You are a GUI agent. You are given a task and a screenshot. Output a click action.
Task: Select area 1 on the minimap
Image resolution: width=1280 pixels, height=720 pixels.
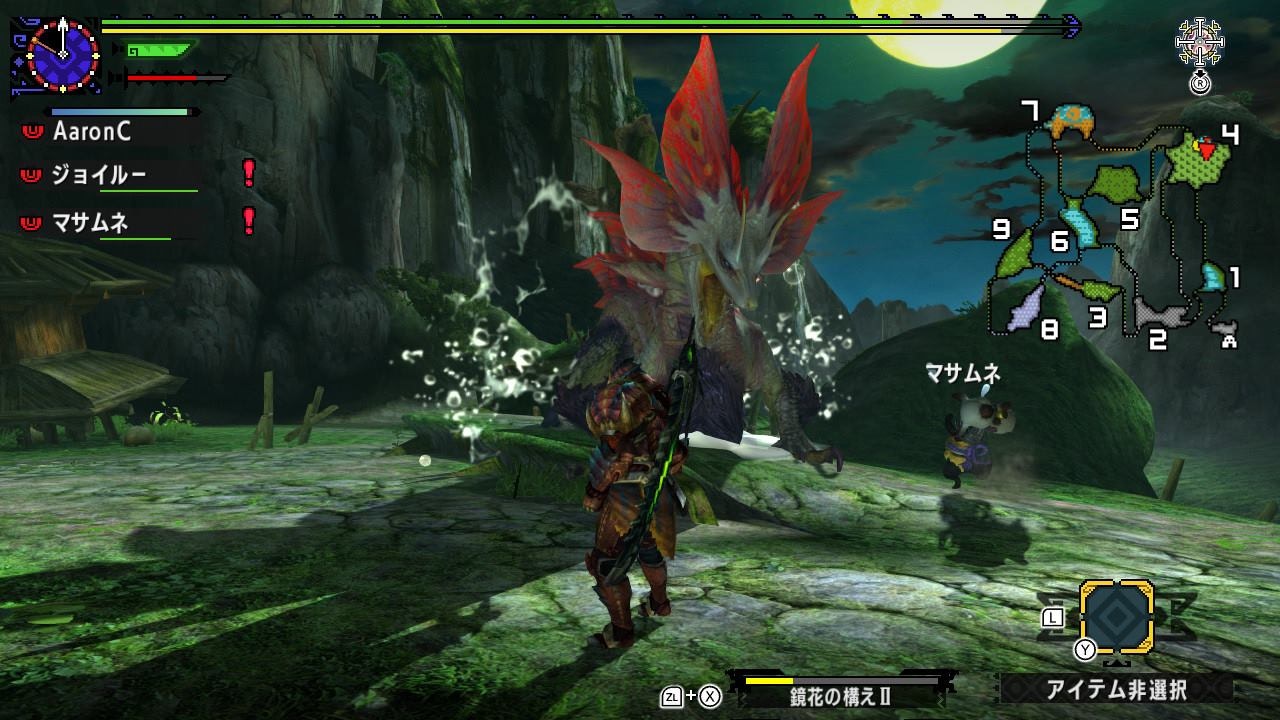pos(1213,277)
